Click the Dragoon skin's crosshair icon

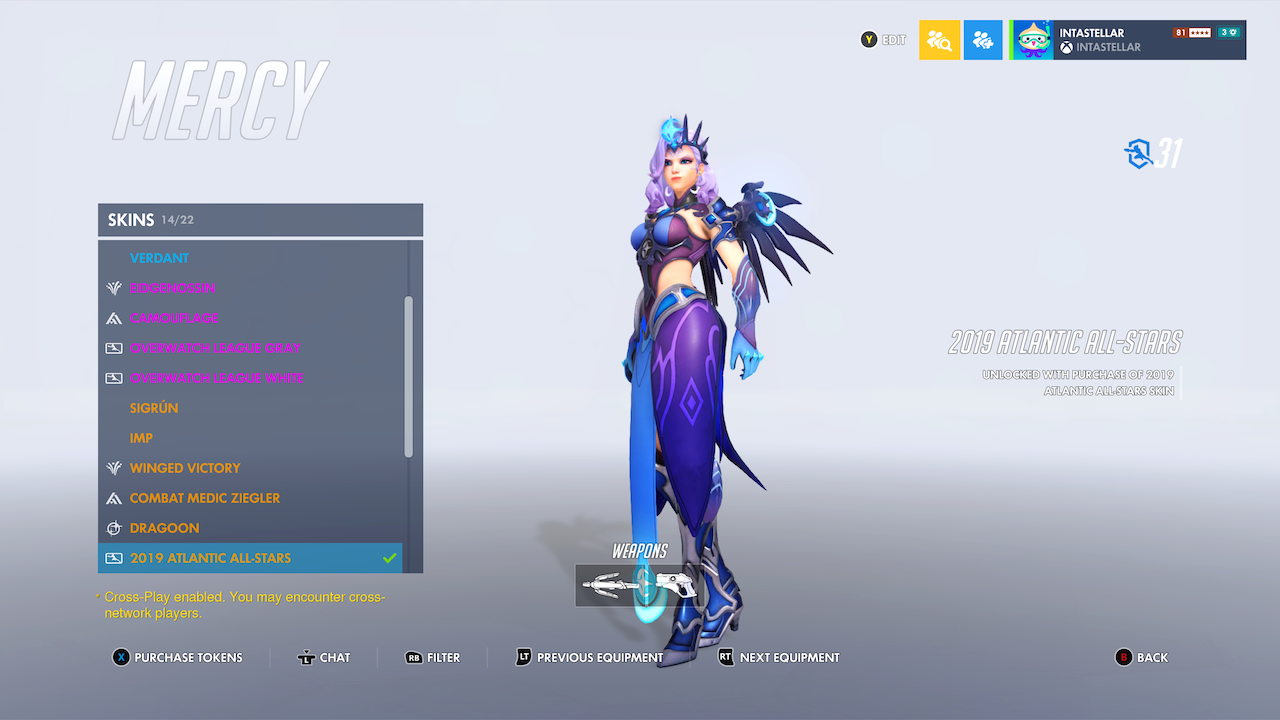pos(114,528)
